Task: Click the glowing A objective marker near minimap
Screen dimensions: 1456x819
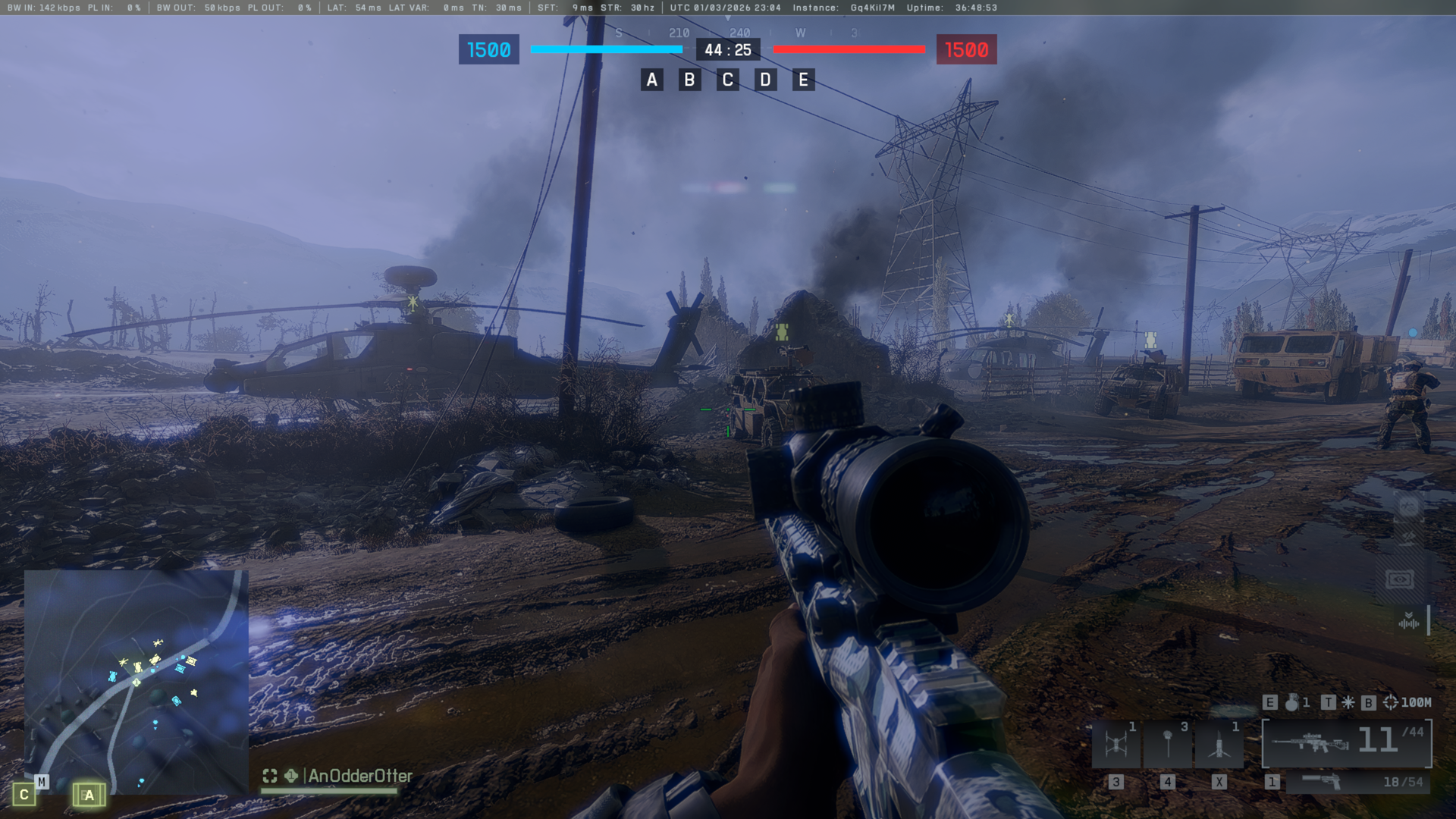Action: click(x=89, y=795)
